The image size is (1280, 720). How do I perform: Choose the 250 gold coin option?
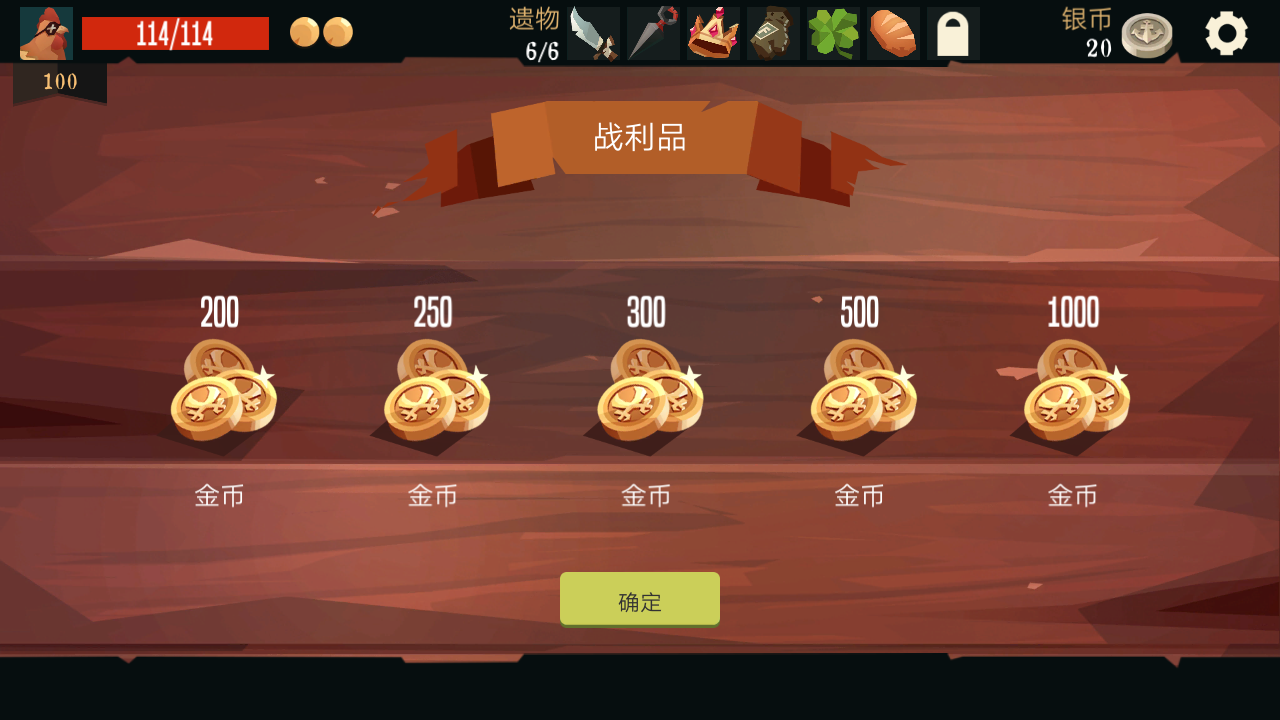(x=432, y=395)
